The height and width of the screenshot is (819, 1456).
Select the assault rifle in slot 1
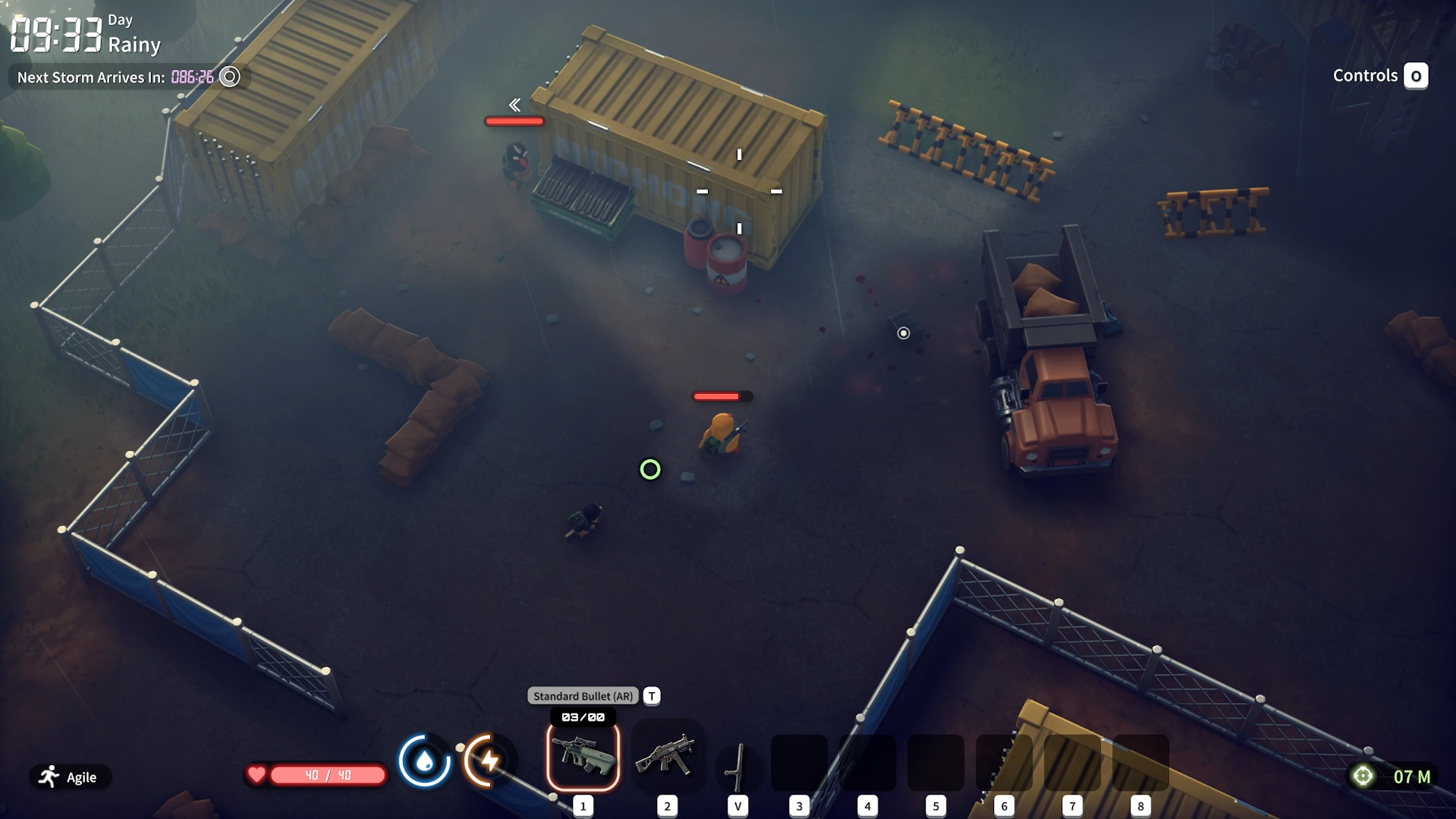click(x=582, y=758)
